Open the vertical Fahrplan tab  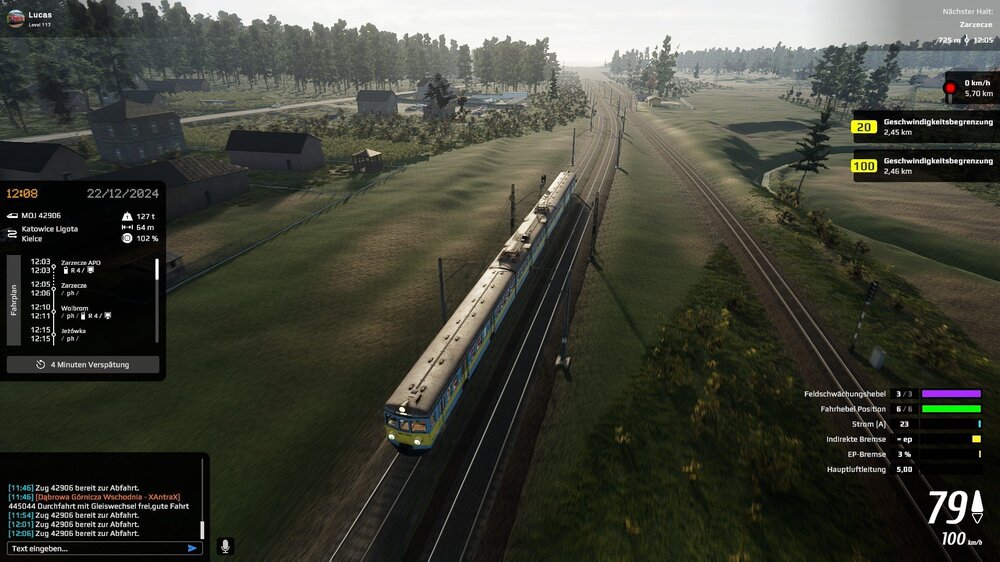pos(14,300)
